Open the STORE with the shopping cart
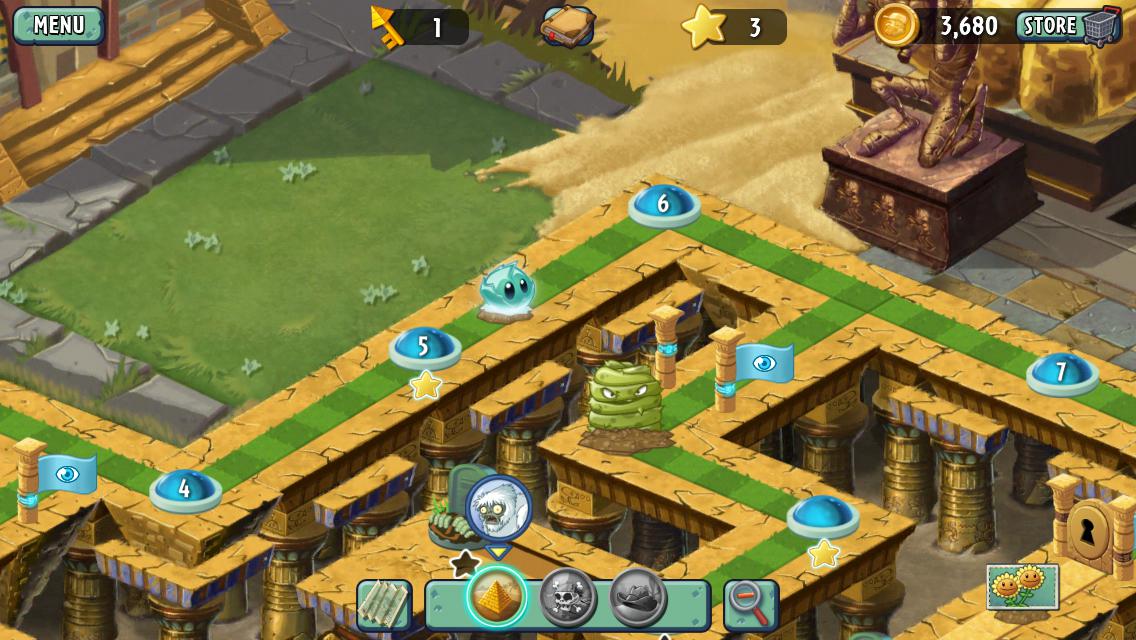This screenshot has width=1136, height=640. point(1068,26)
